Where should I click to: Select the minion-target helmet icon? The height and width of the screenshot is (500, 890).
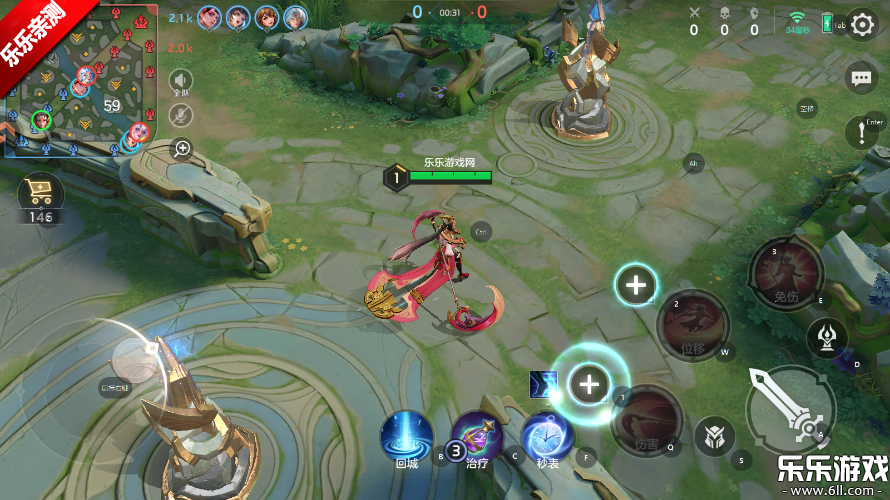[x=714, y=437]
